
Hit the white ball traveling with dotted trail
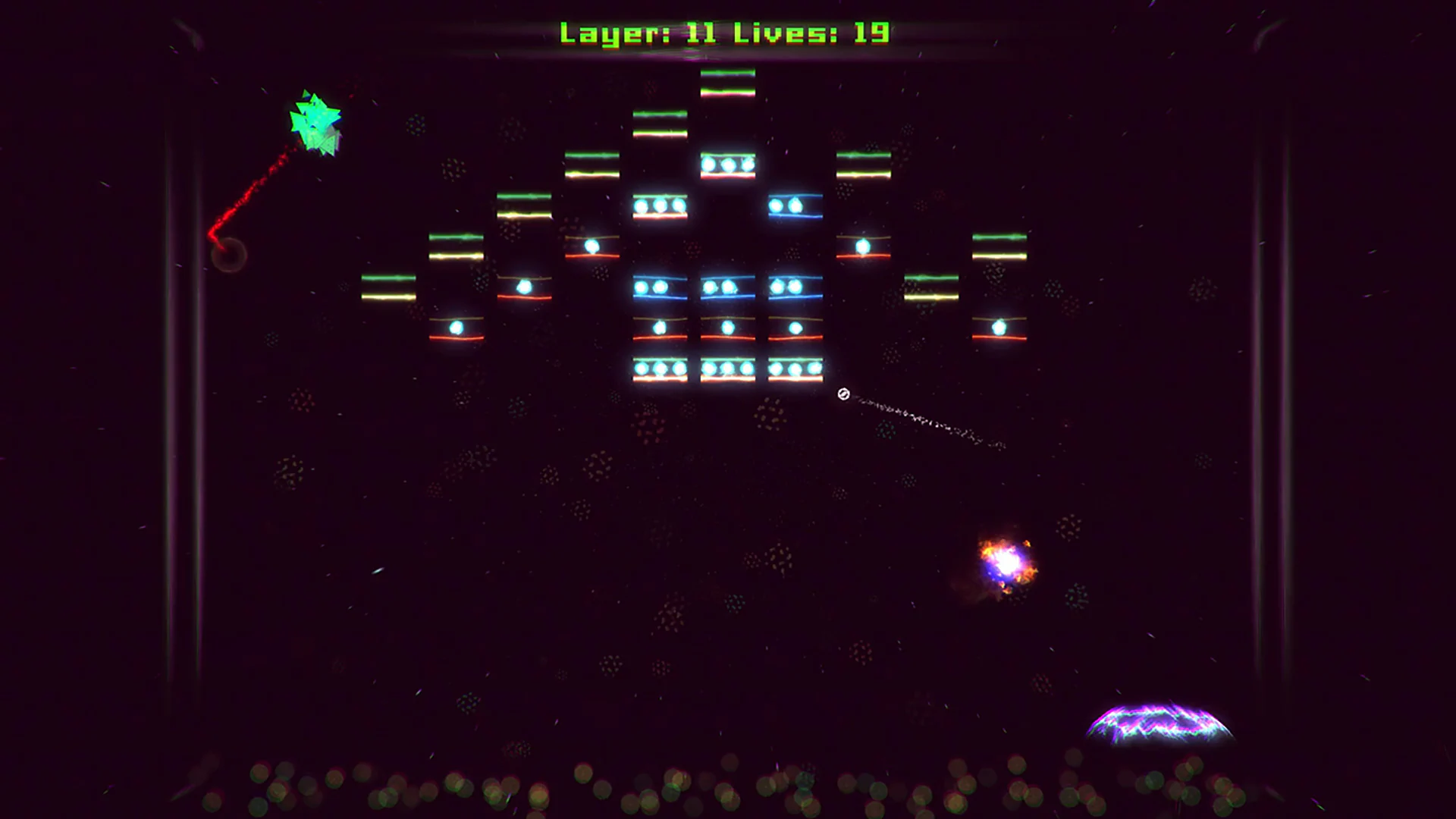point(842,394)
